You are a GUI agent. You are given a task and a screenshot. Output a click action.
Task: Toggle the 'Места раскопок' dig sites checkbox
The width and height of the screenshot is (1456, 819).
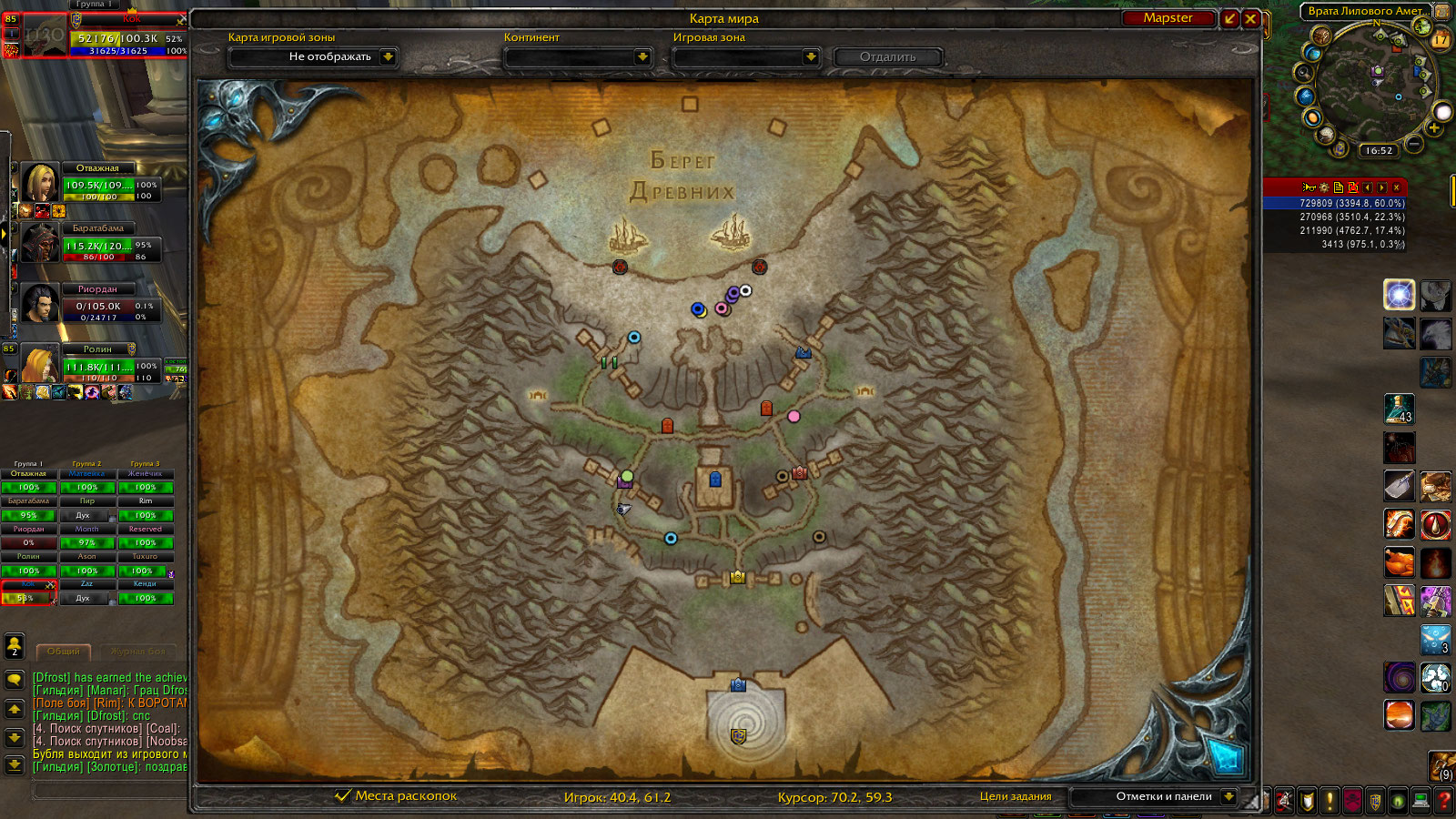343,795
